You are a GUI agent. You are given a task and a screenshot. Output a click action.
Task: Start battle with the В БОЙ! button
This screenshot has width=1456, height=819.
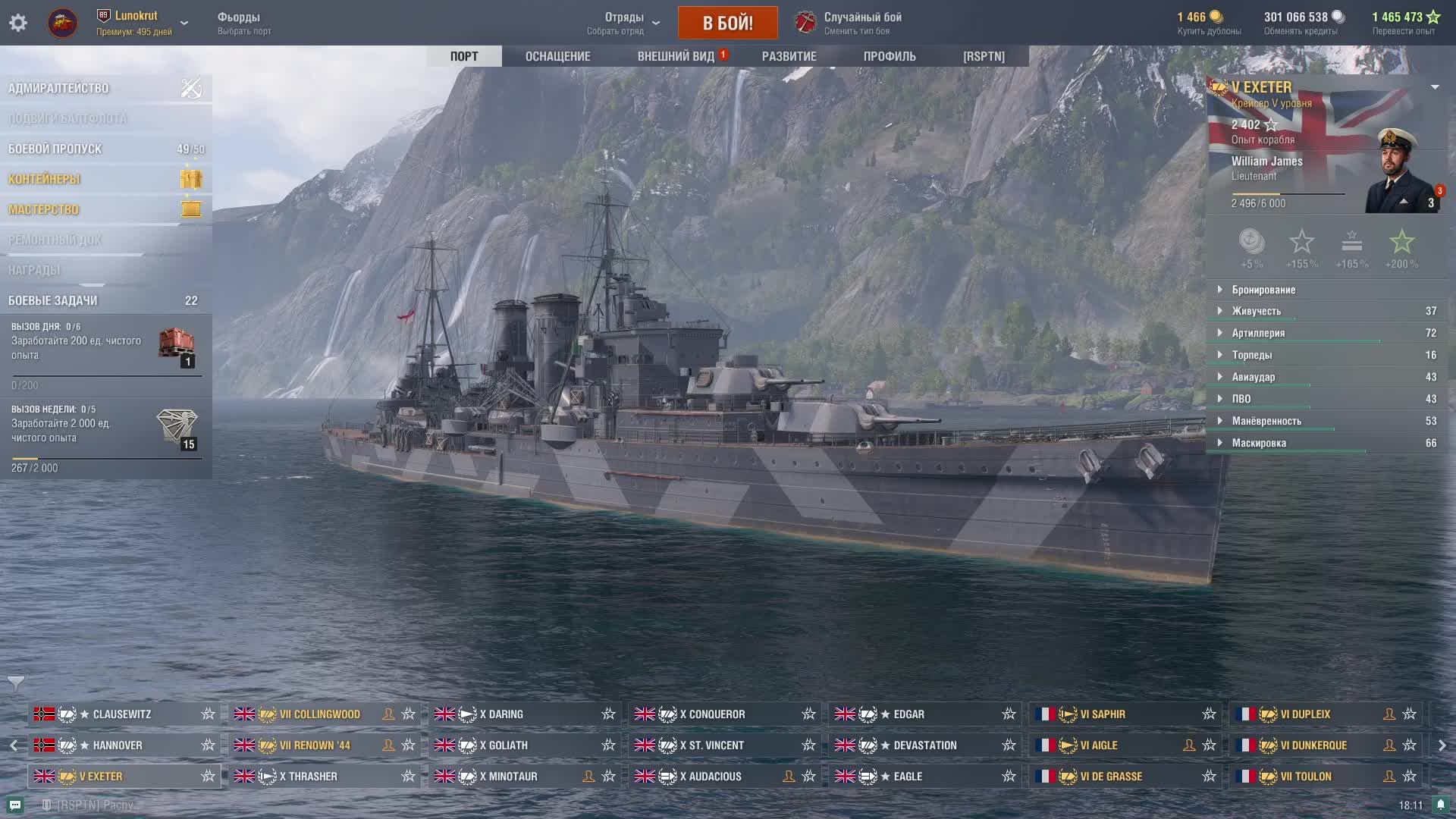(727, 23)
